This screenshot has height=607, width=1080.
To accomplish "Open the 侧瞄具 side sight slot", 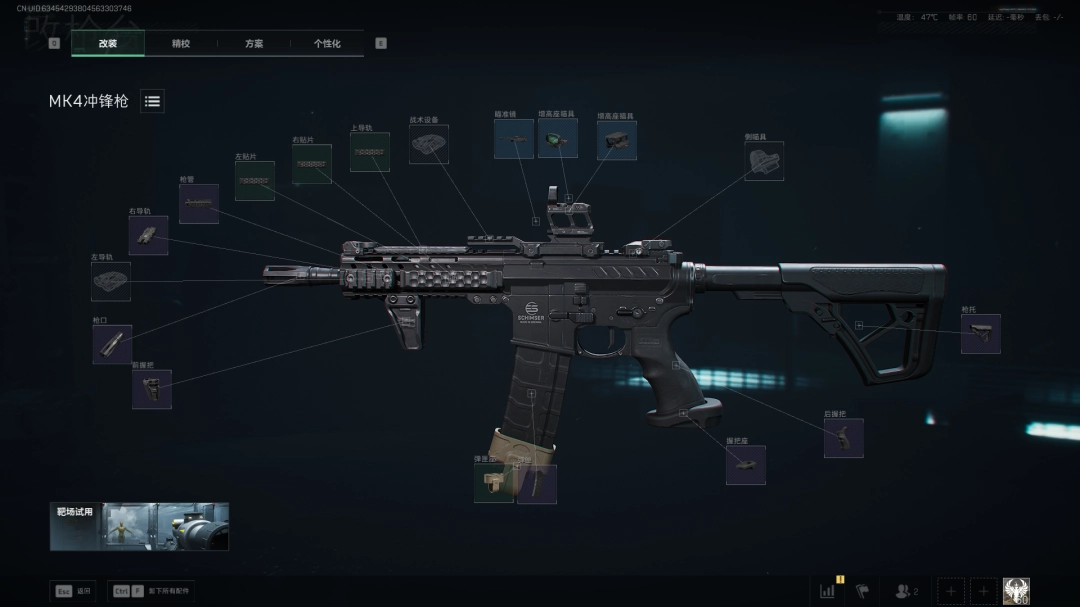I will (x=764, y=161).
